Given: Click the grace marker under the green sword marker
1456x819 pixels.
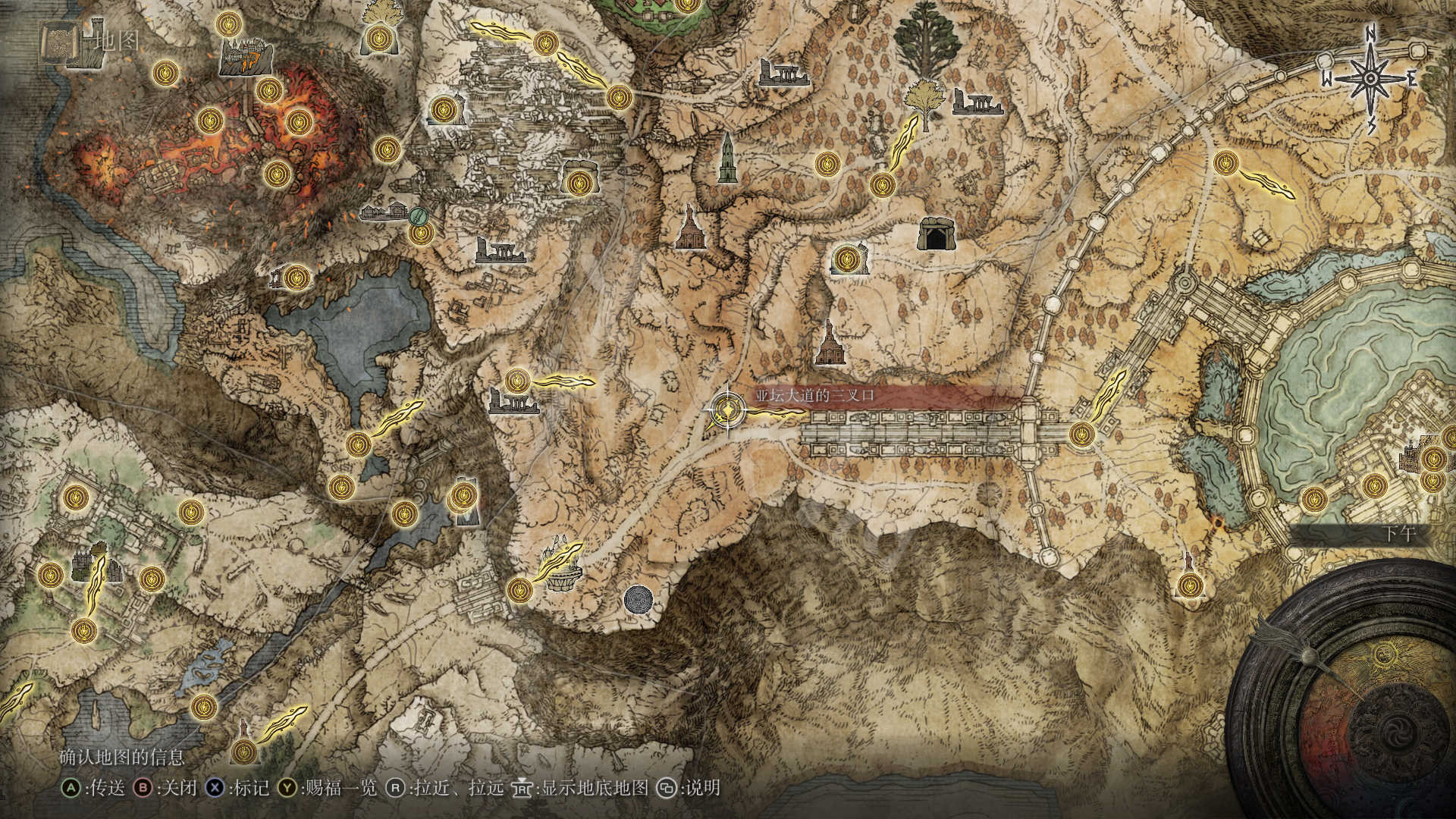Looking at the screenshot, I should click(420, 234).
